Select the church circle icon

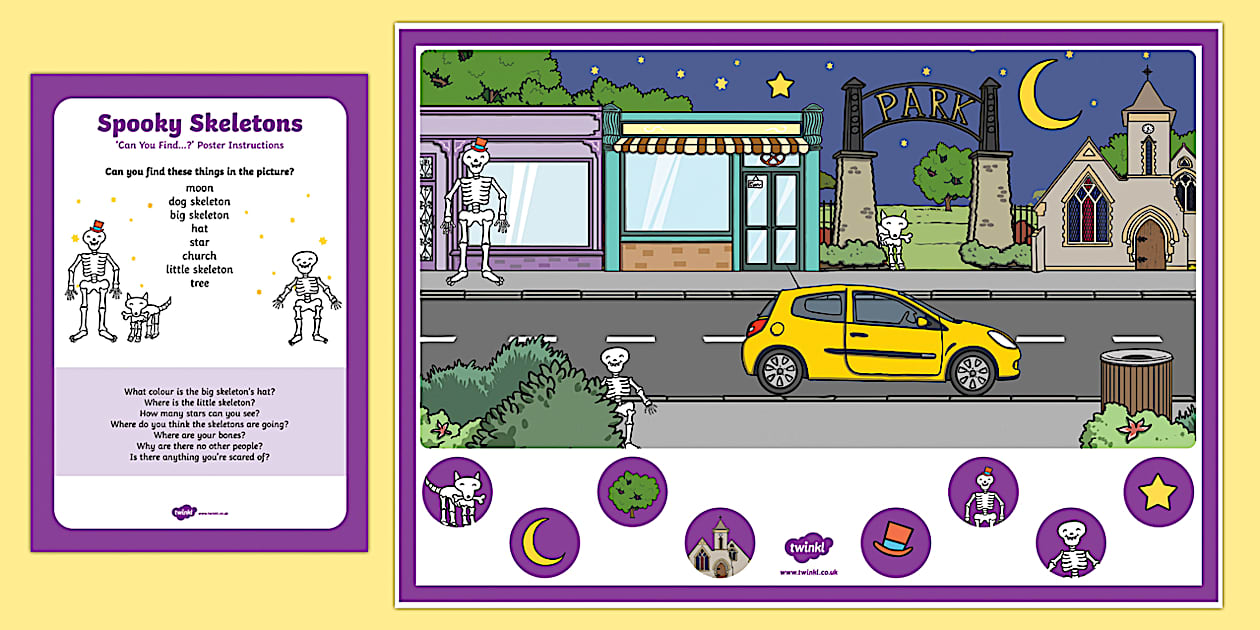click(719, 543)
